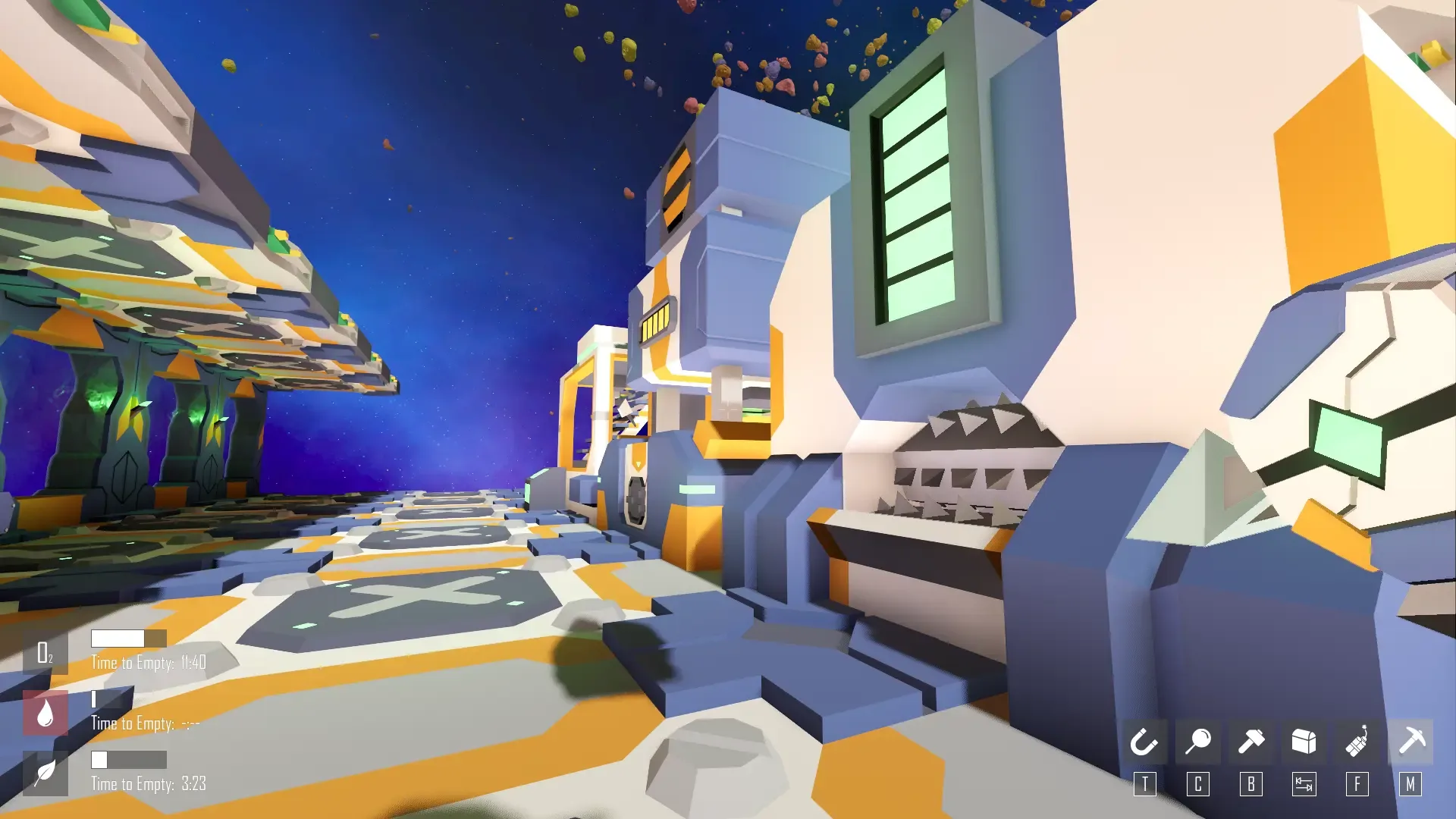Click the leaf food indicator icon
Image resolution: width=1456 pixels, height=819 pixels.
(x=45, y=772)
